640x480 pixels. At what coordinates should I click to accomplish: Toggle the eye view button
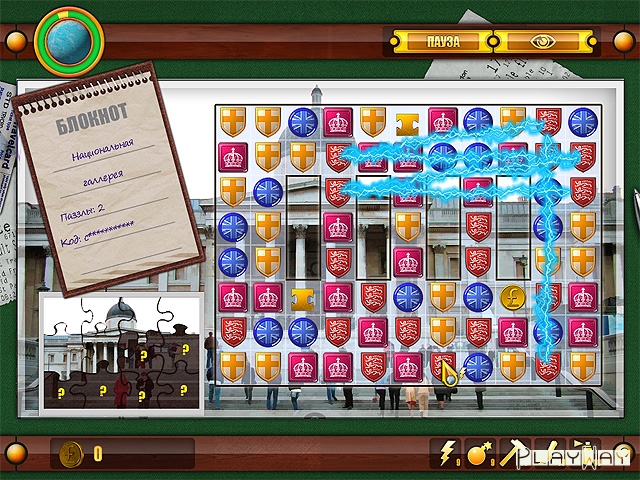(x=543, y=41)
